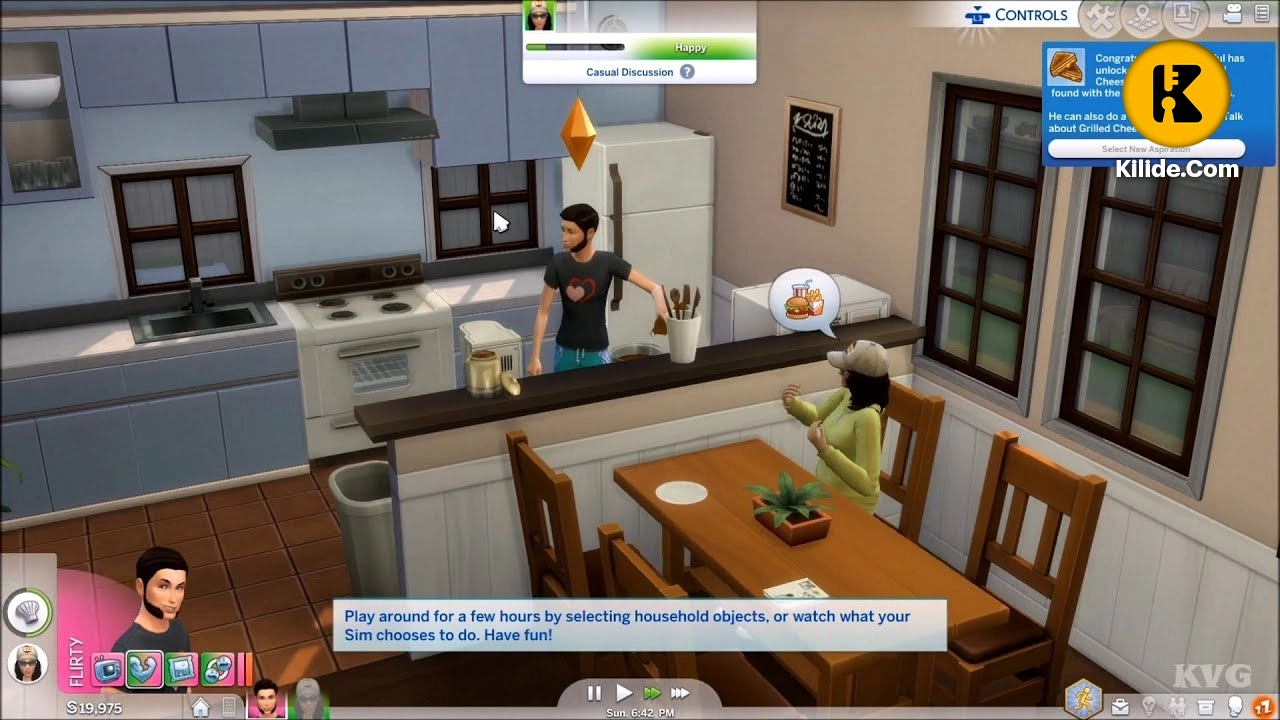Viewport: 1280px width, 720px height.
Task: Enable ultra speed playback
Action: (681, 692)
